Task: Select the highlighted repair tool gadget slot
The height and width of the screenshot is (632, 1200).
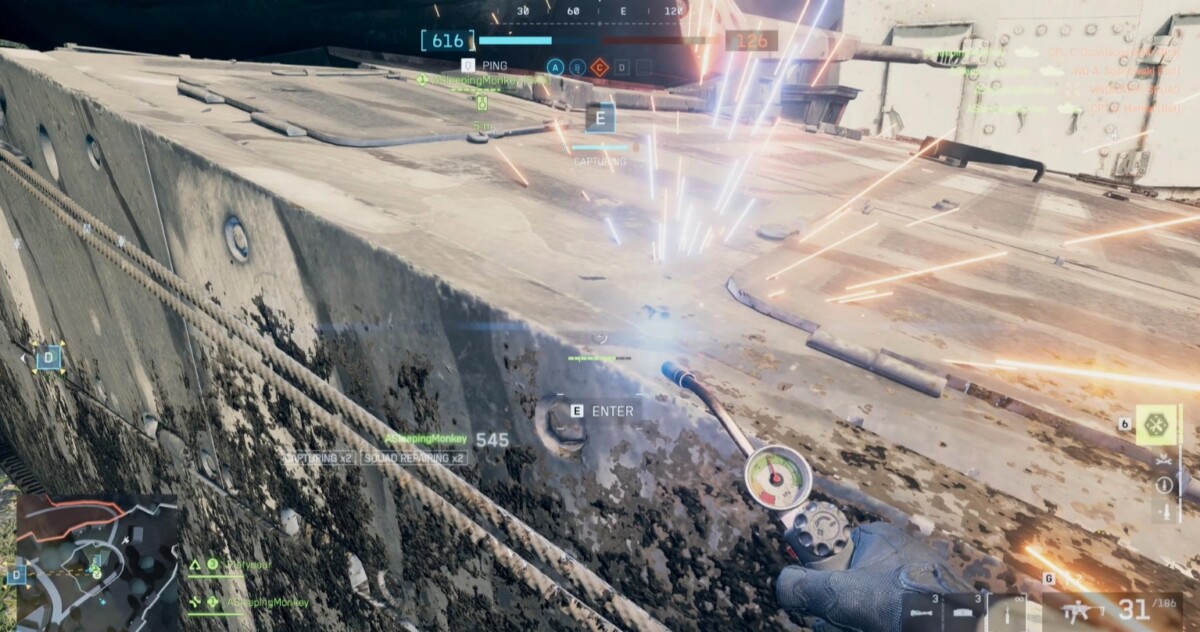Action: click(1156, 424)
